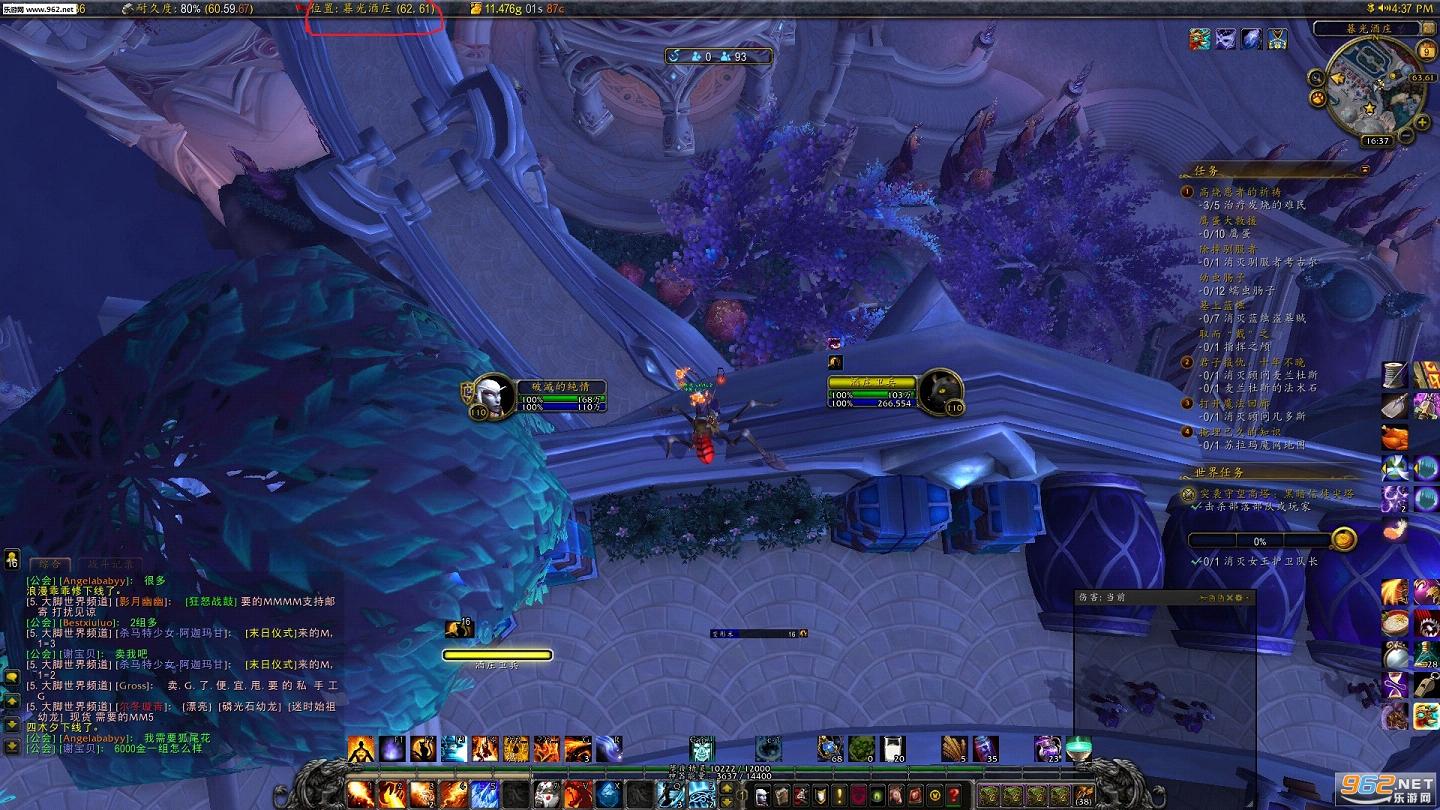Open the character info micro button

(x=761, y=795)
